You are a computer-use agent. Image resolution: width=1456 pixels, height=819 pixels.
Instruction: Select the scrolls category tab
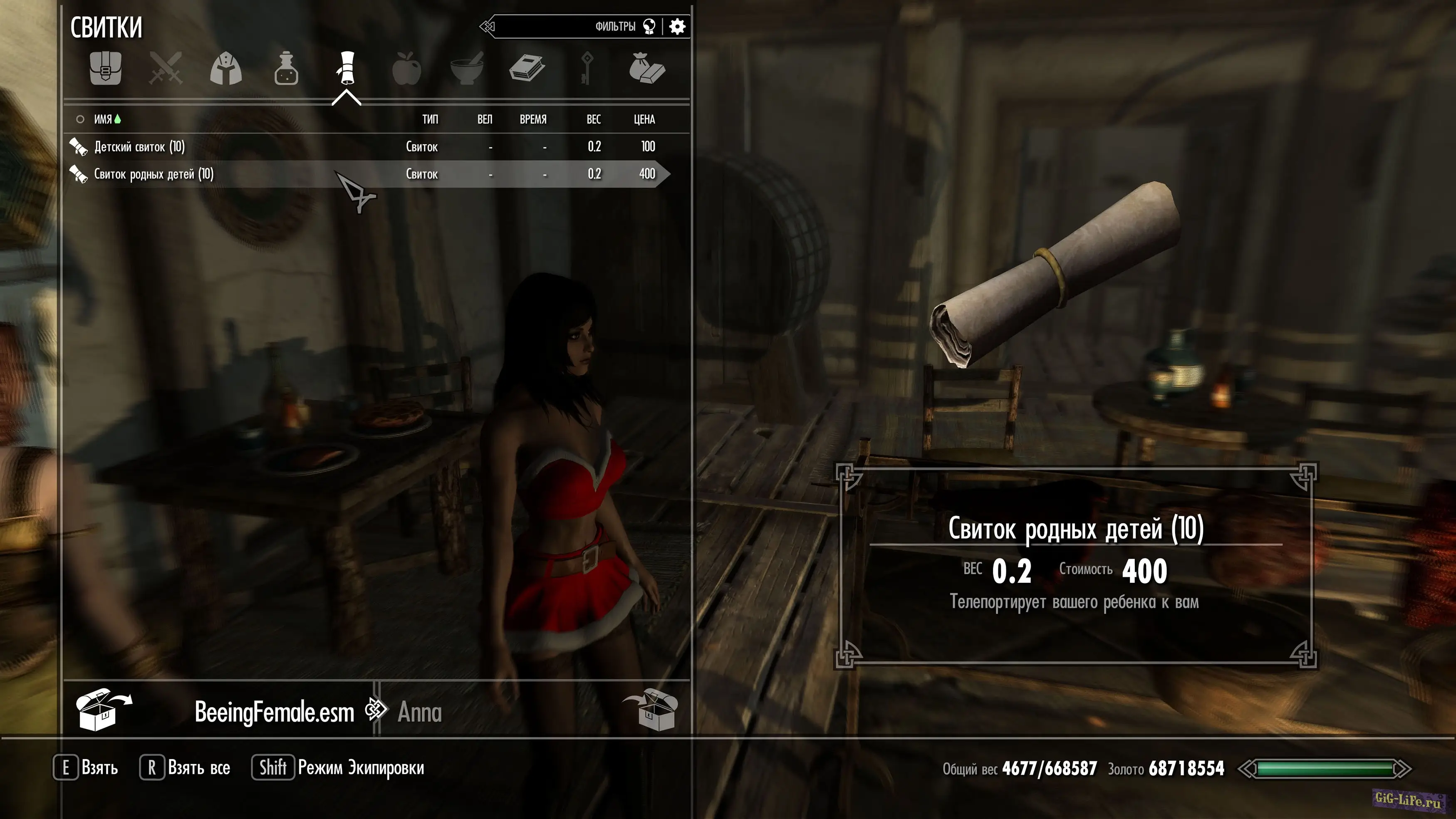tap(347, 68)
